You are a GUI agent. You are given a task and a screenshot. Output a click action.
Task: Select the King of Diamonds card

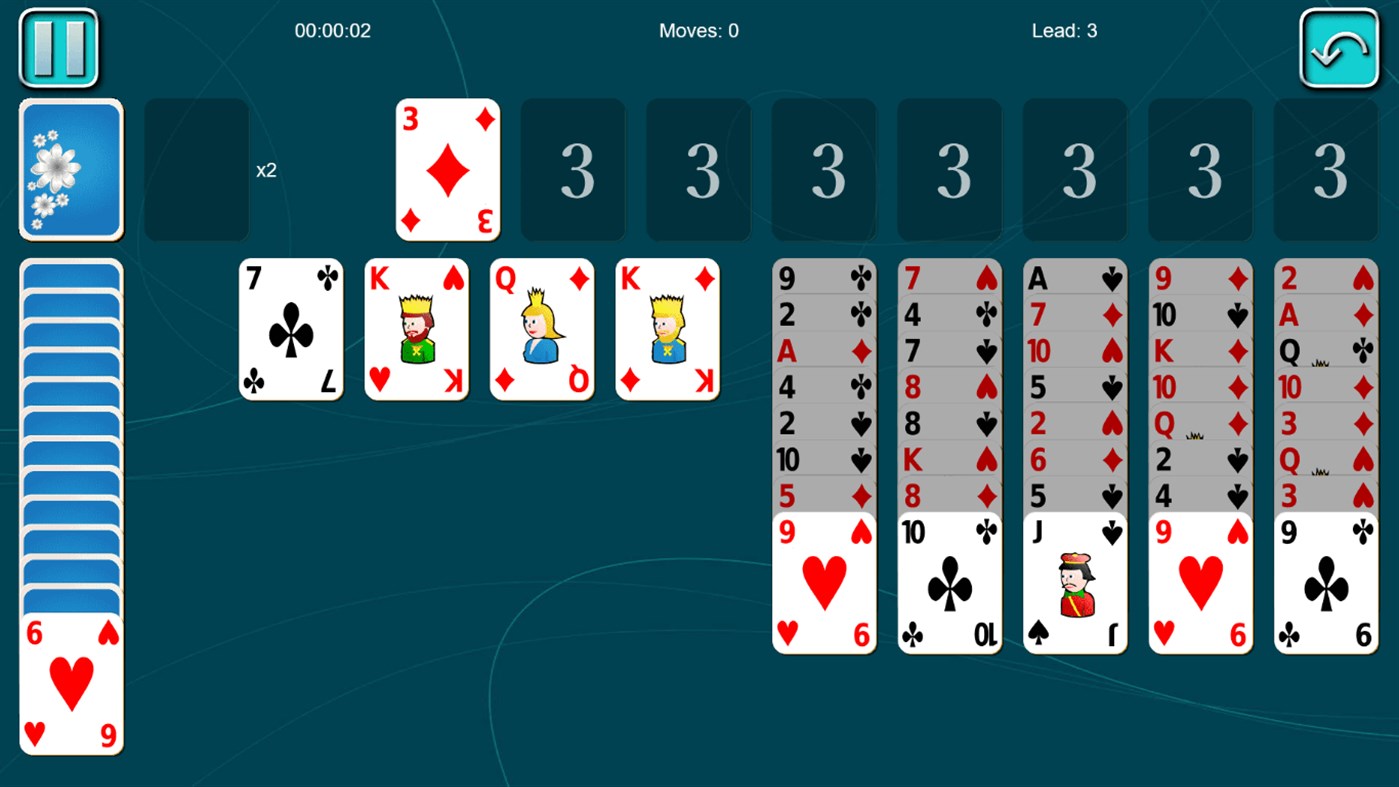(x=666, y=328)
